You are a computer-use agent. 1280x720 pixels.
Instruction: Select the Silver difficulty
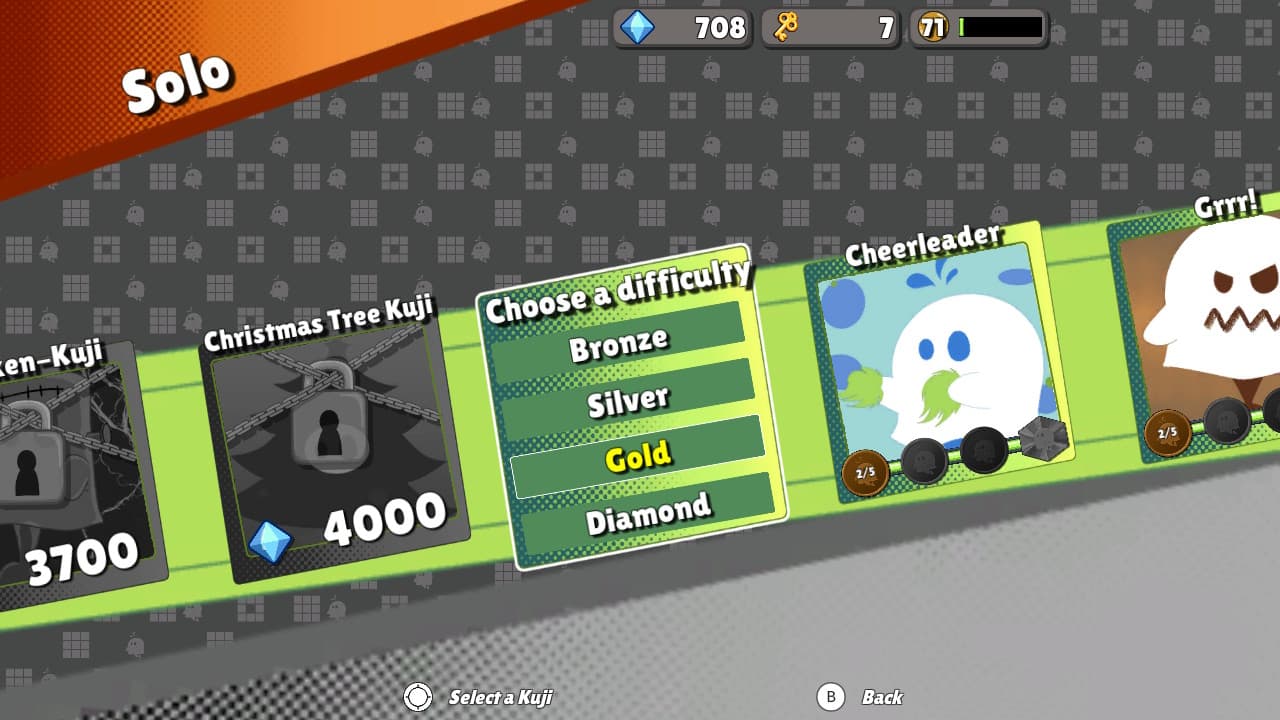pos(631,398)
